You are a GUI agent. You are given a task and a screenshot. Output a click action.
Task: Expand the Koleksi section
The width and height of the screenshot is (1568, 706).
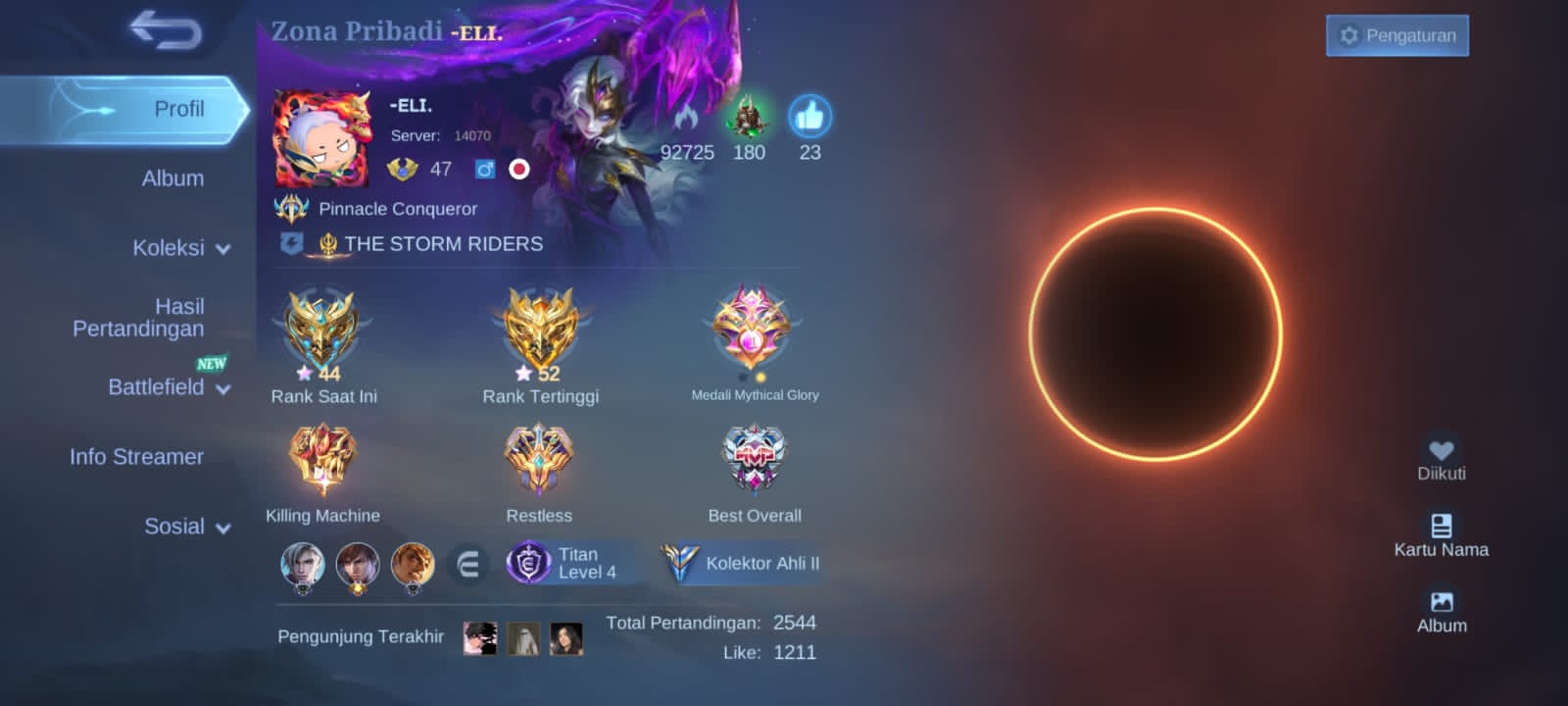point(181,248)
